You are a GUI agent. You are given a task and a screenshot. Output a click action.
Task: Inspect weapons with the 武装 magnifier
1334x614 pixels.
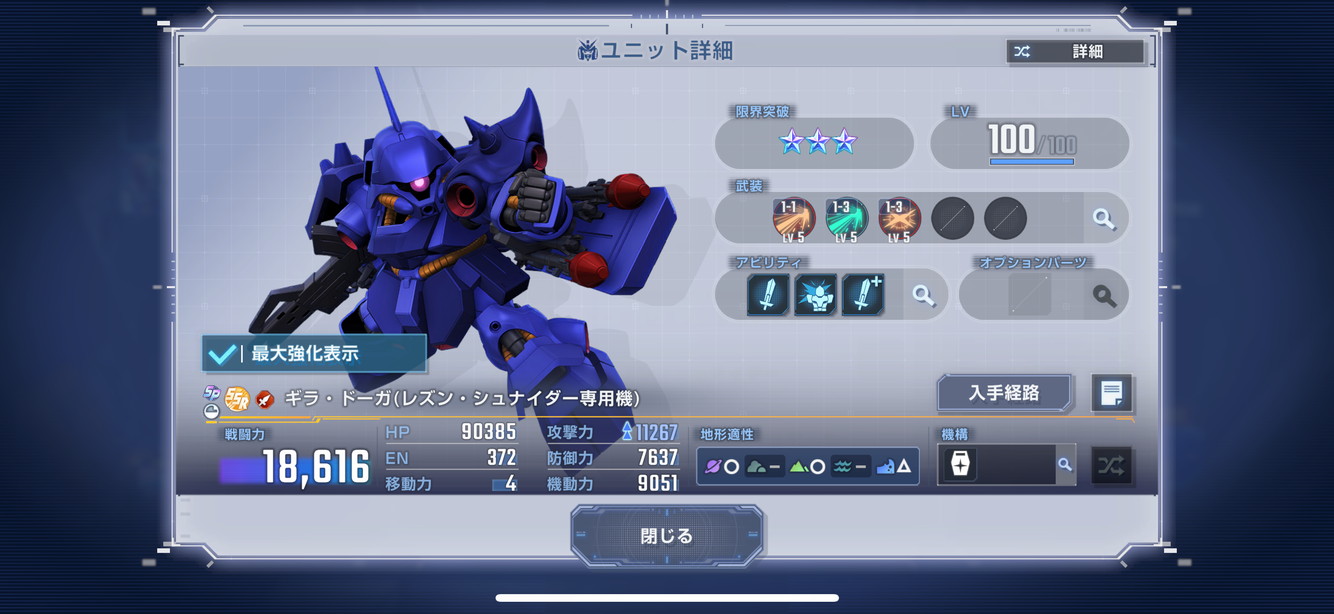[x=1104, y=219]
